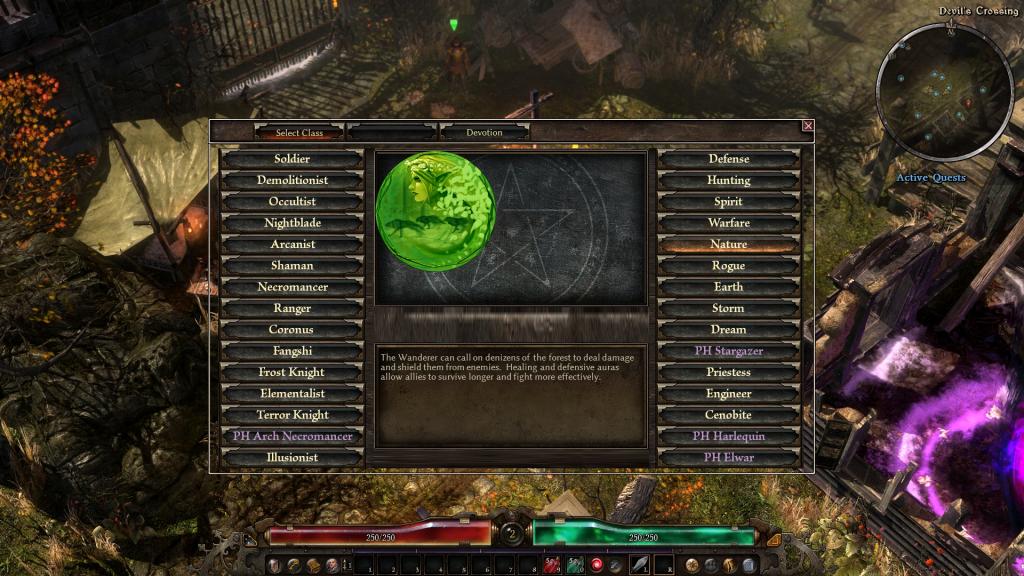Choose the Demolitionist class
Screen dimensions: 1024x576
pos(292,180)
